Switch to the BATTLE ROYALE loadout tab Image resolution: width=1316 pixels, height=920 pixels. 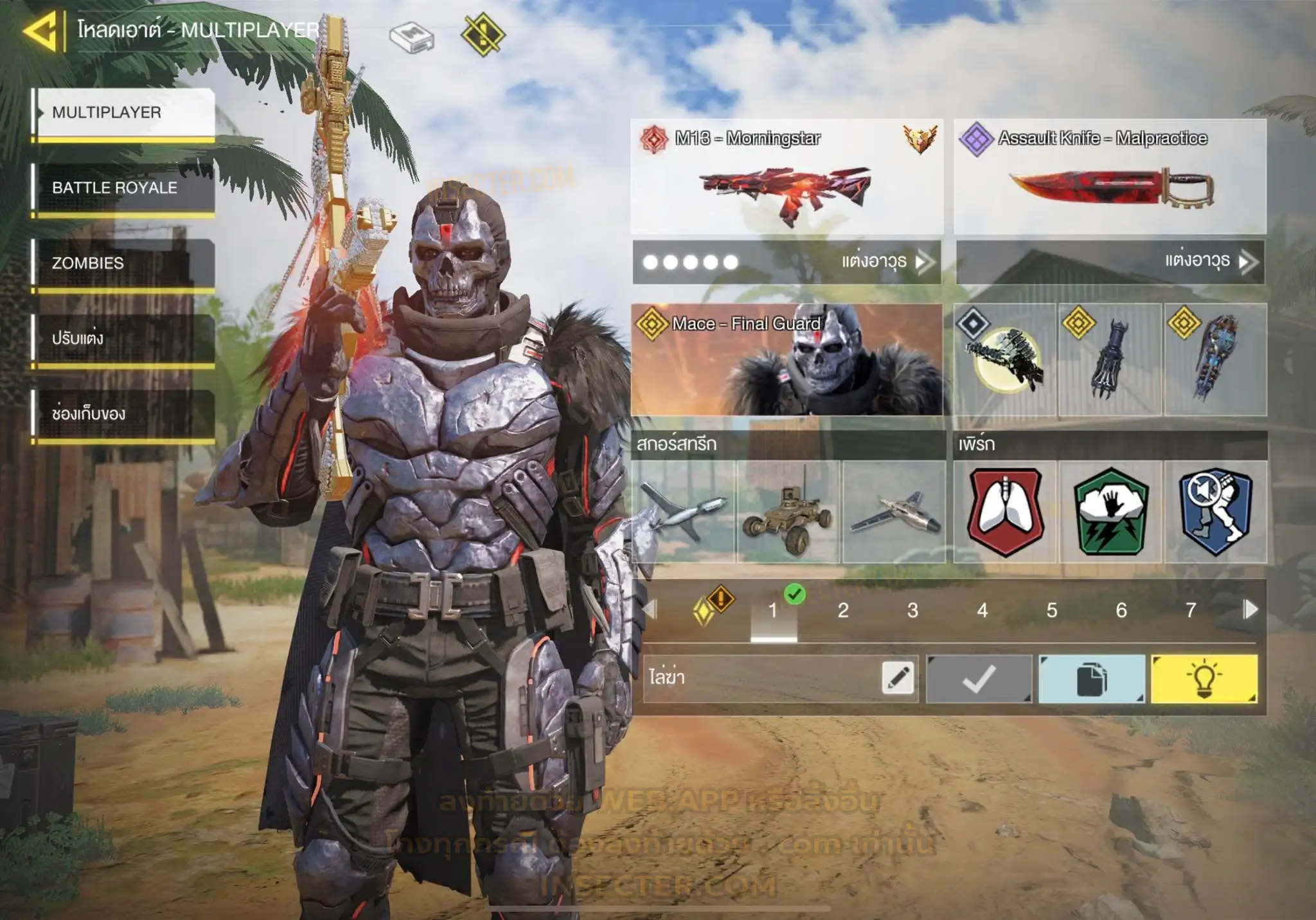pyautogui.click(x=124, y=188)
